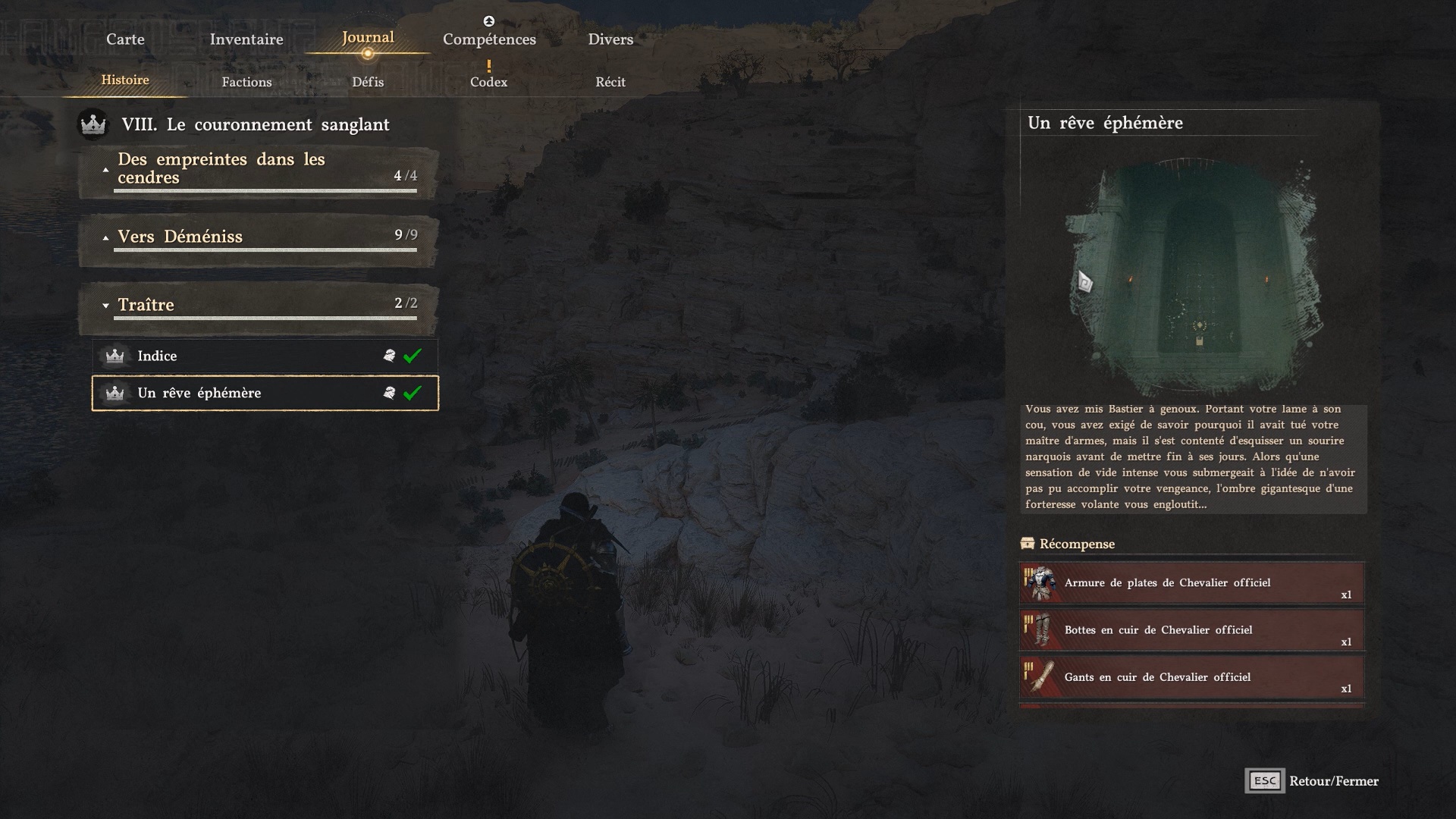Image resolution: width=1456 pixels, height=819 pixels.
Task: Show the Histoire quest section
Action: tap(125, 80)
